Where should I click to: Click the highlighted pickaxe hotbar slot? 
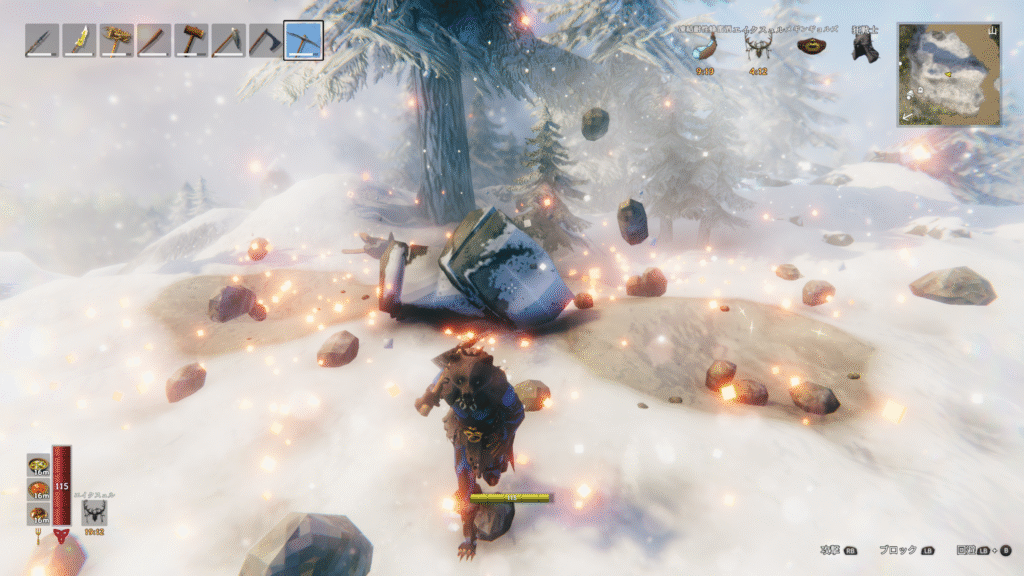pos(303,41)
